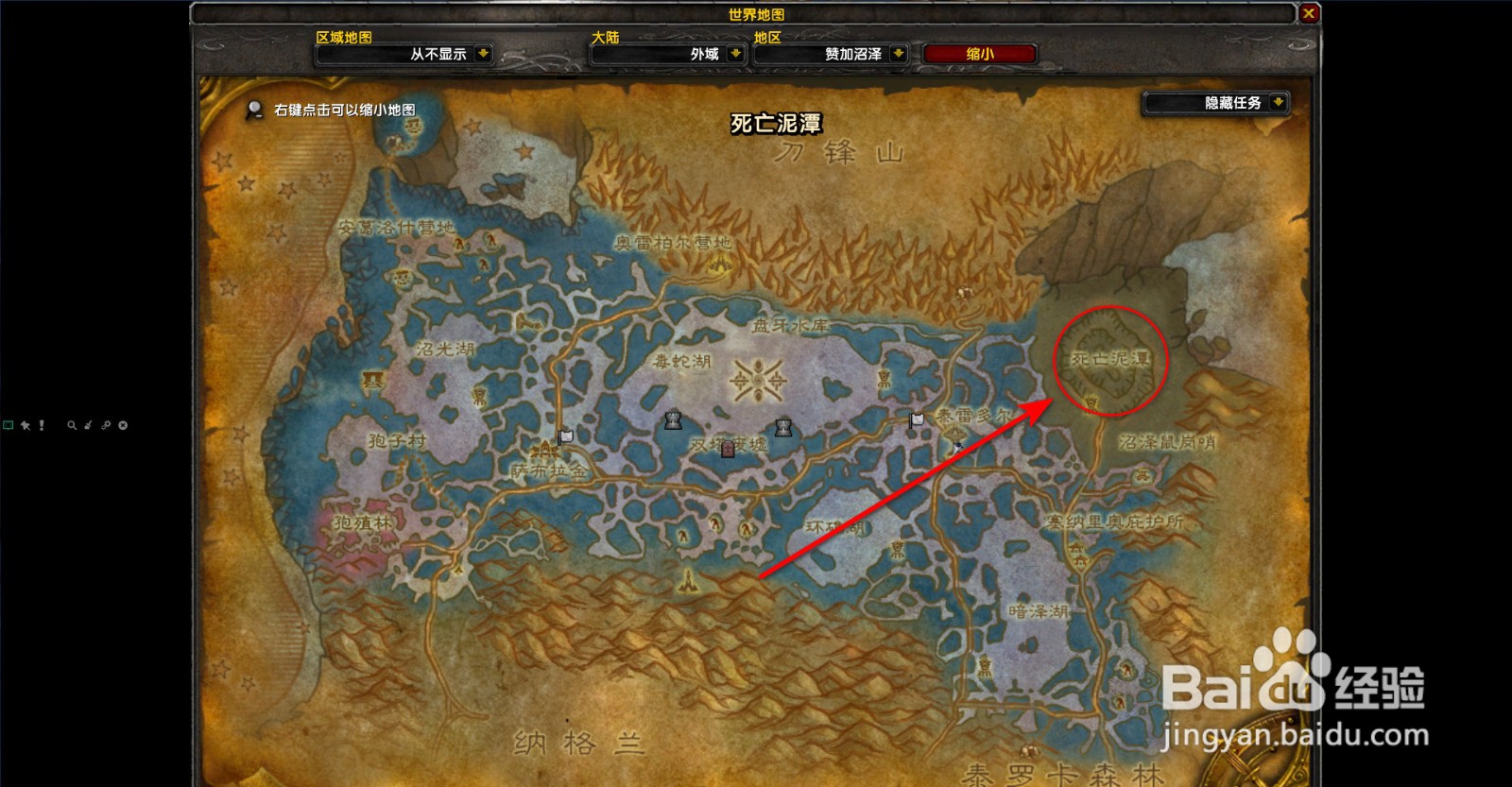Click the flag marker near 萨布拉金
Viewport: 1512px width, 787px height.
[x=565, y=436]
